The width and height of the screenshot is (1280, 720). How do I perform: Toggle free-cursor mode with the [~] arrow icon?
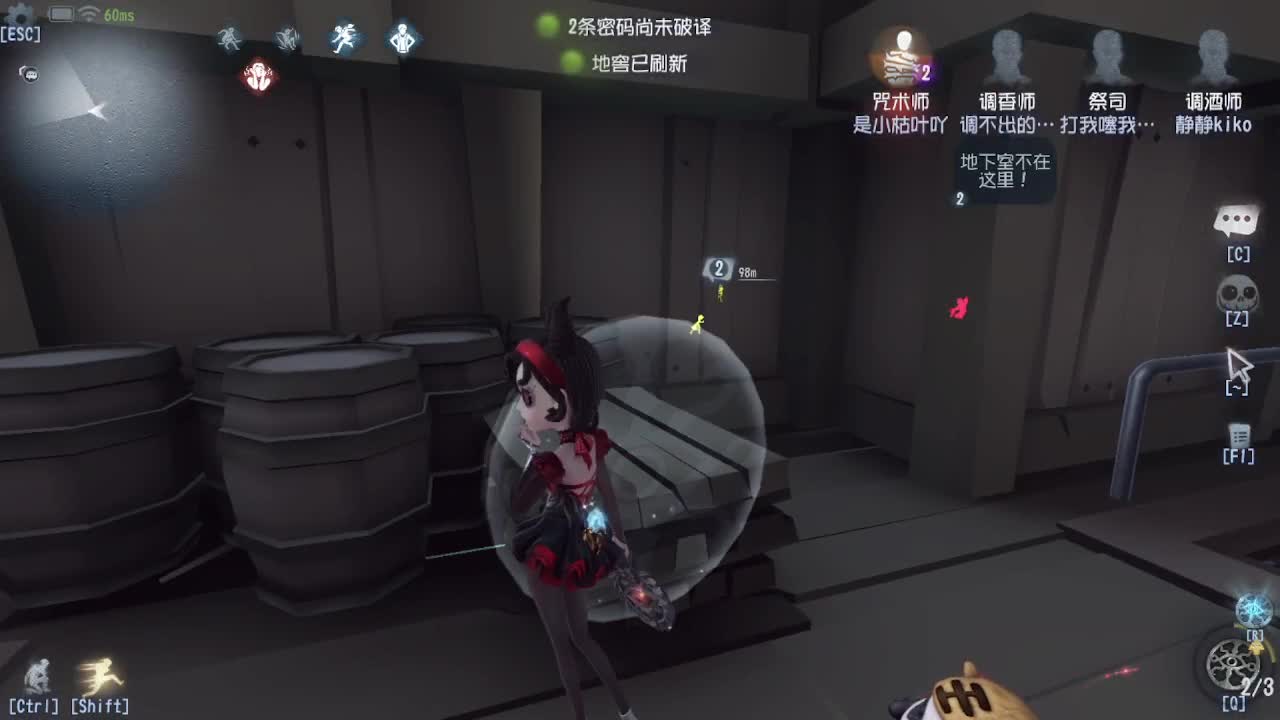click(x=1240, y=365)
